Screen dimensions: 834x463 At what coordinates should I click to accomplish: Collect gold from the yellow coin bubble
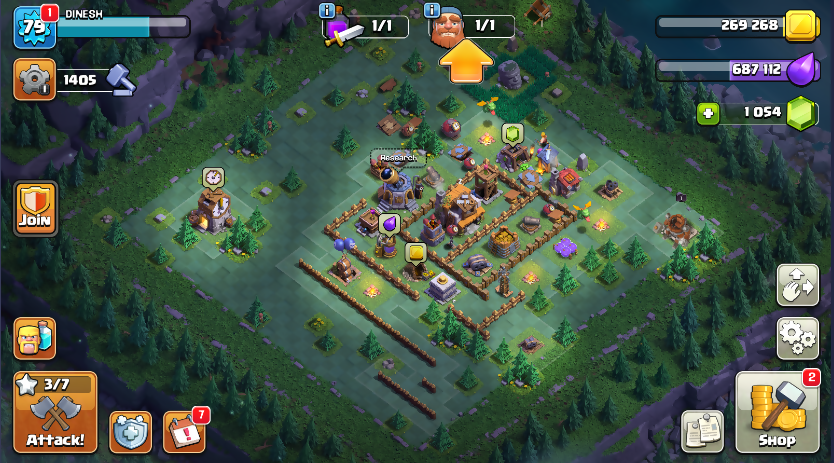416,252
